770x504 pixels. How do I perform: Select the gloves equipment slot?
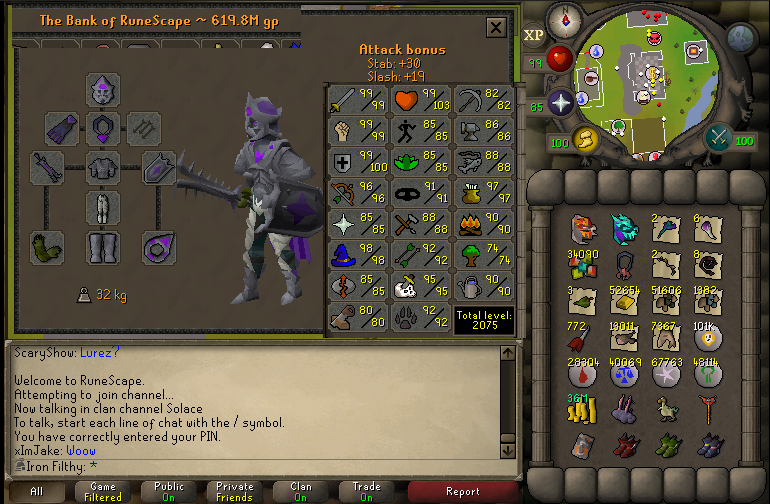pos(46,246)
